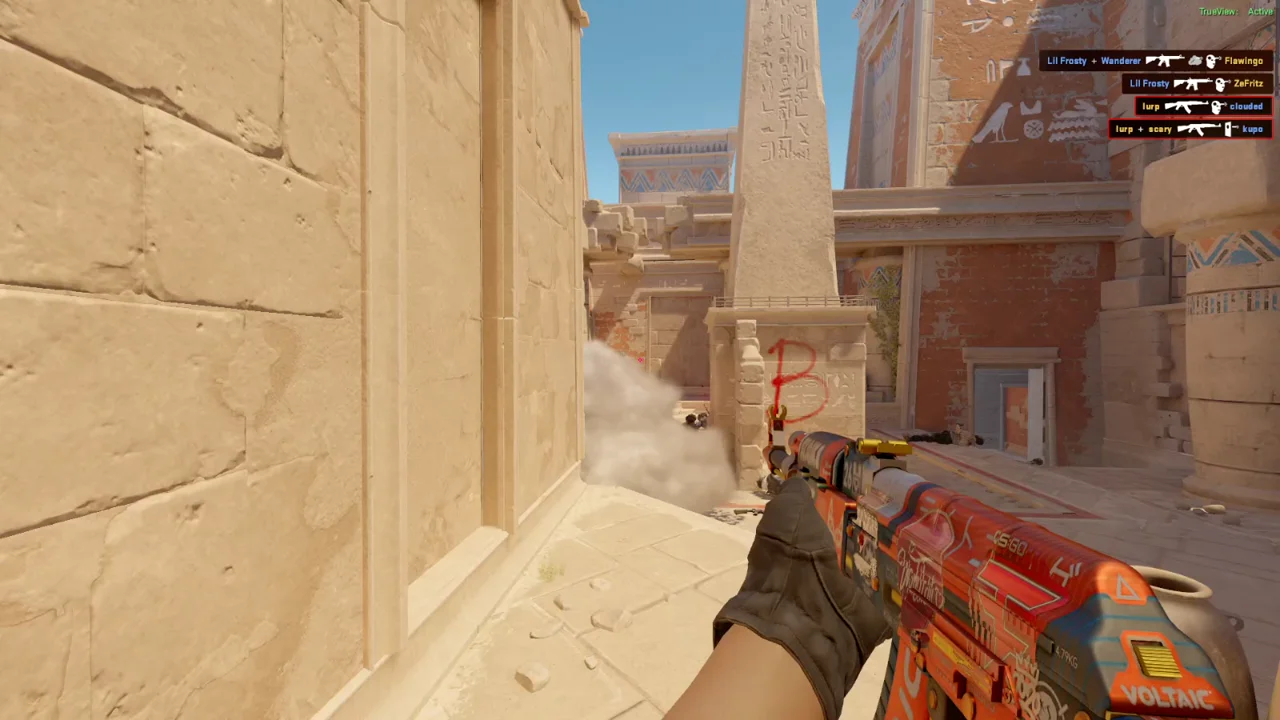The image size is (1280, 720).
Task: Select the kill feed entry for Flawingo
Action: tap(1155, 61)
